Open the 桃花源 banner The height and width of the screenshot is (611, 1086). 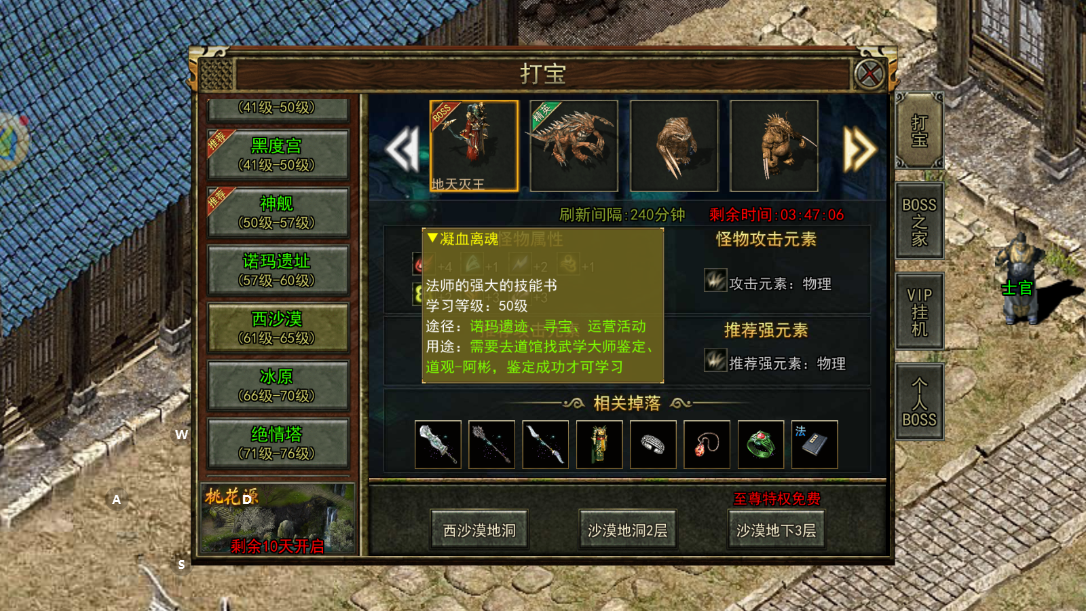[x=277, y=518]
